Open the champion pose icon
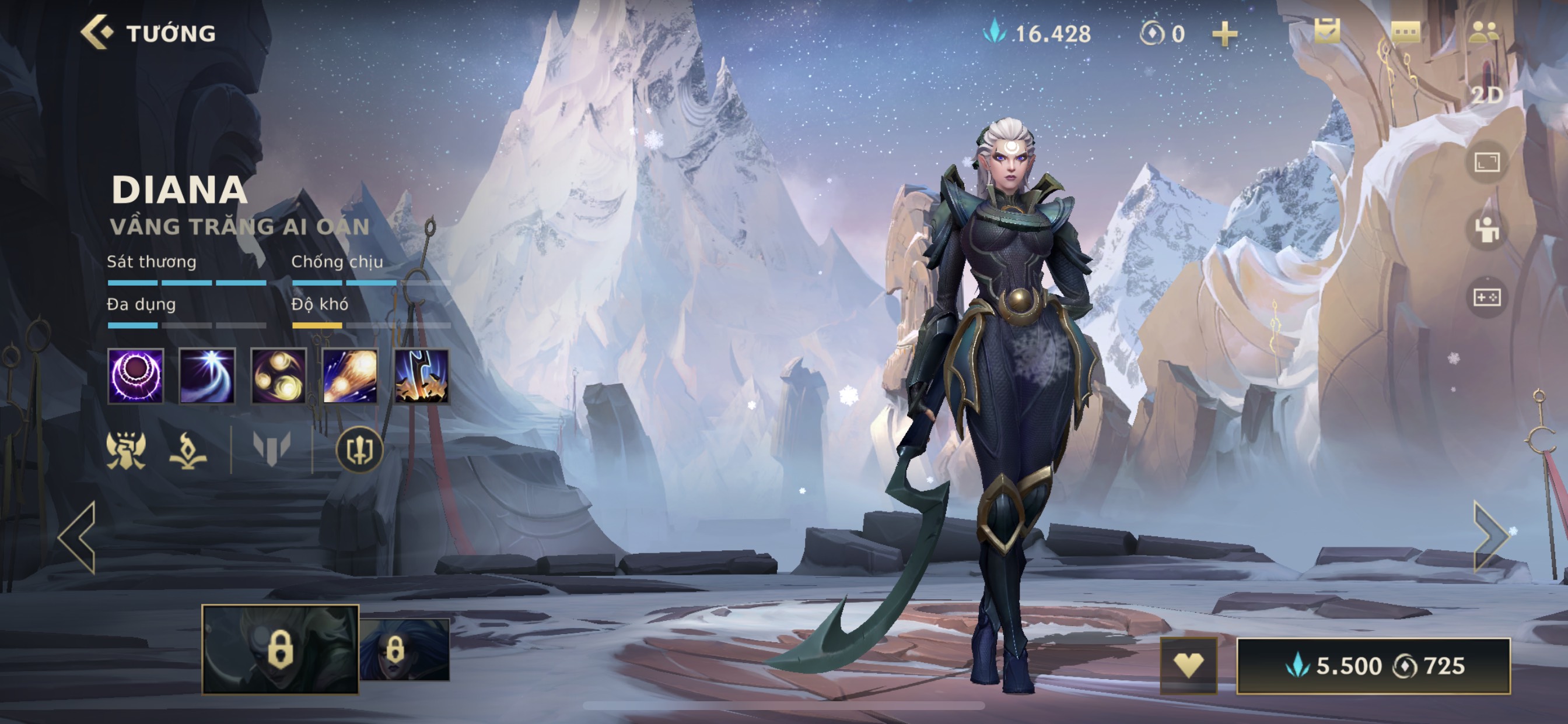Screen dimensions: 1568x724 (x=1486, y=230)
